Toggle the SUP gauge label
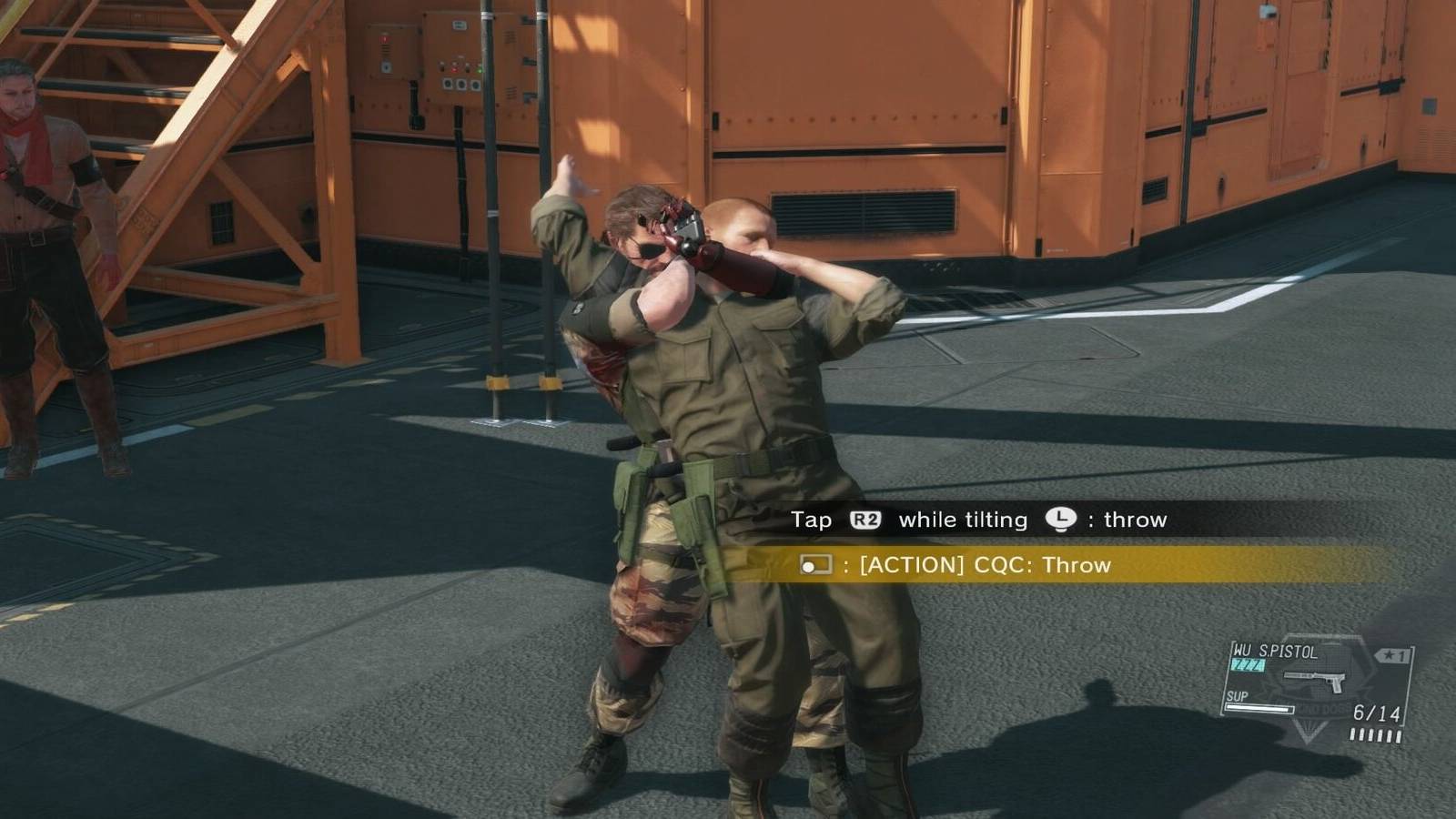This screenshot has height=819, width=1456. [1238, 695]
